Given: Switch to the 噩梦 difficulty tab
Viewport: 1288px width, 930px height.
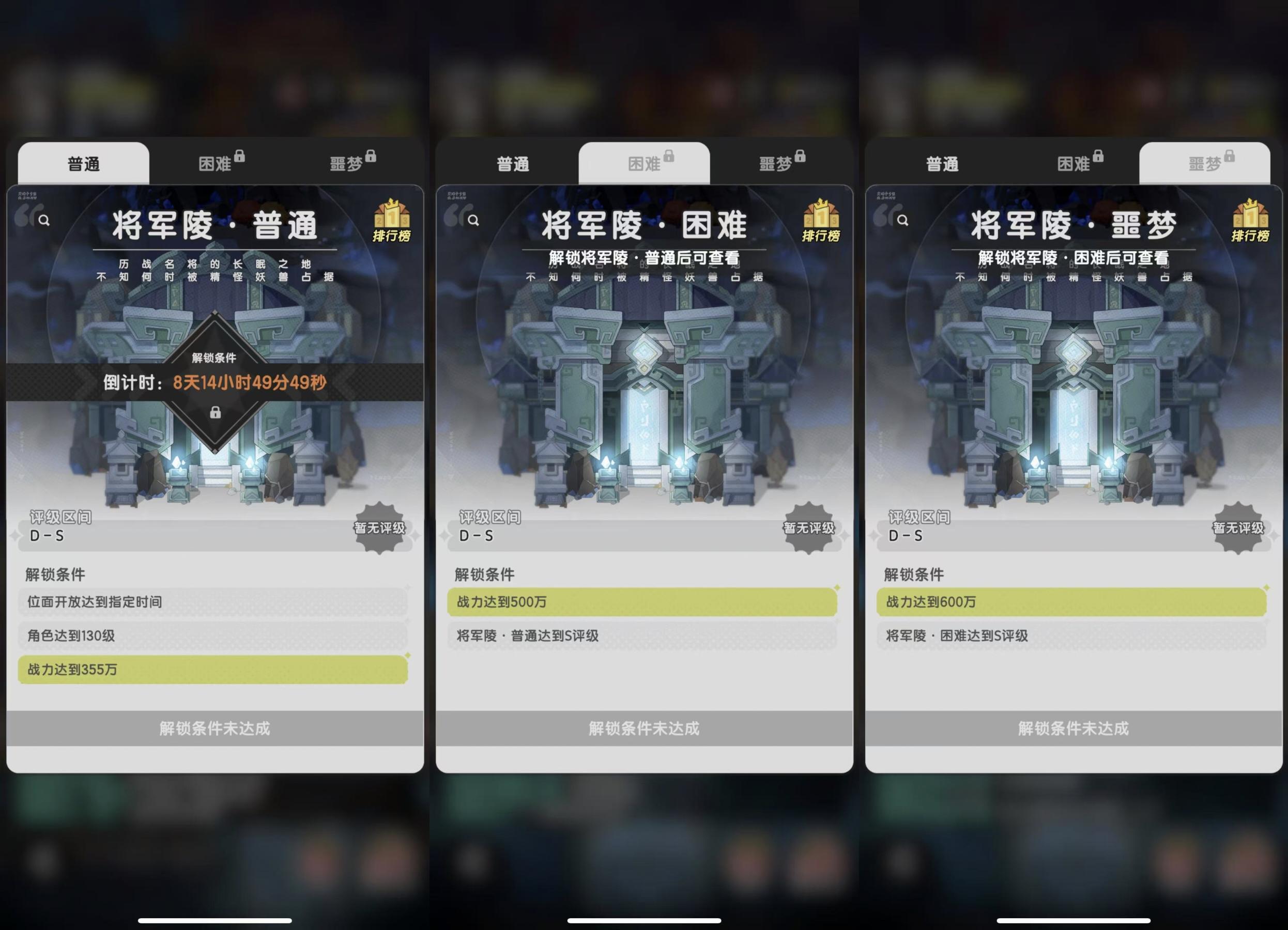Looking at the screenshot, I should [x=1211, y=163].
